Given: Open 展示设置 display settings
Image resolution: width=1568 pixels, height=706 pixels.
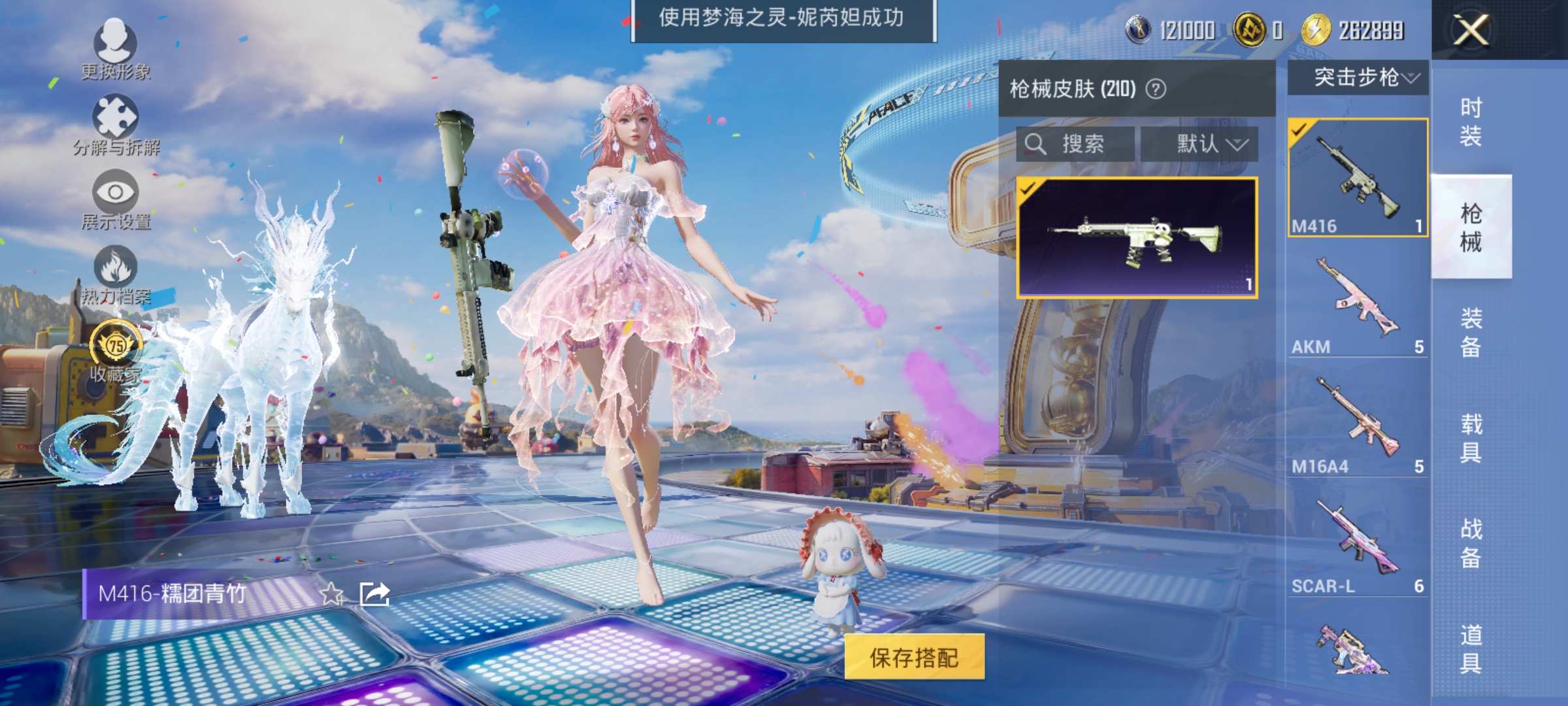Looking at the screenshot, I should click(x=114, y=193).
